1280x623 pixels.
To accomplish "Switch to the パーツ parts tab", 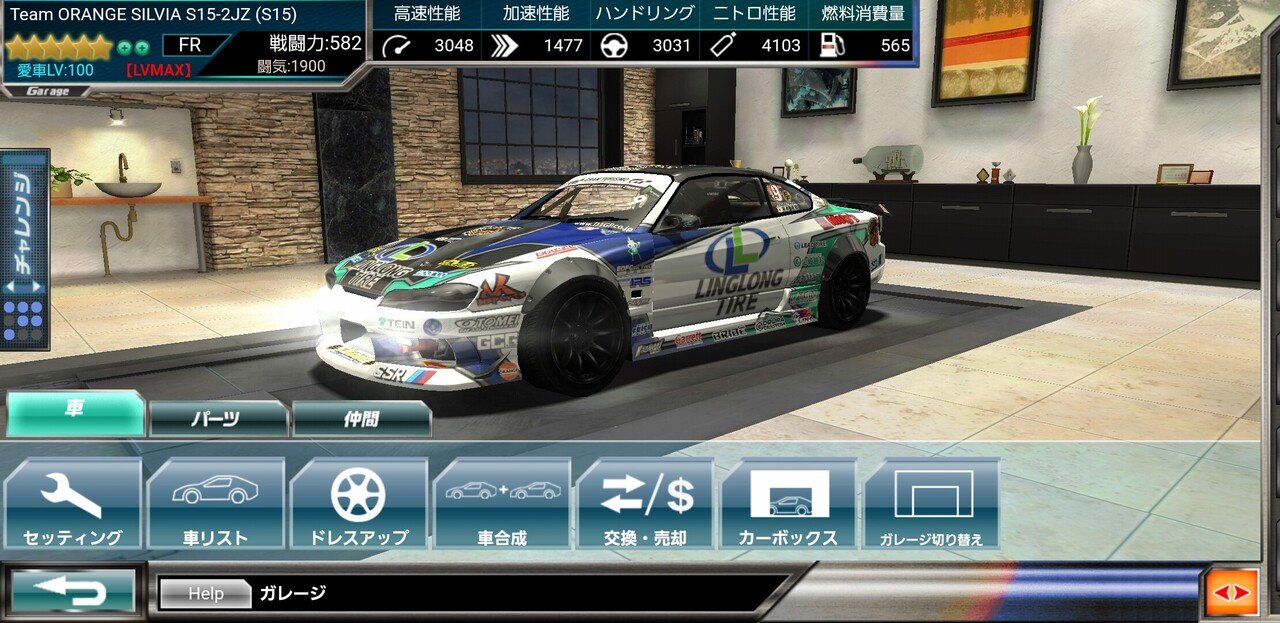I will (x=217, y=418).
